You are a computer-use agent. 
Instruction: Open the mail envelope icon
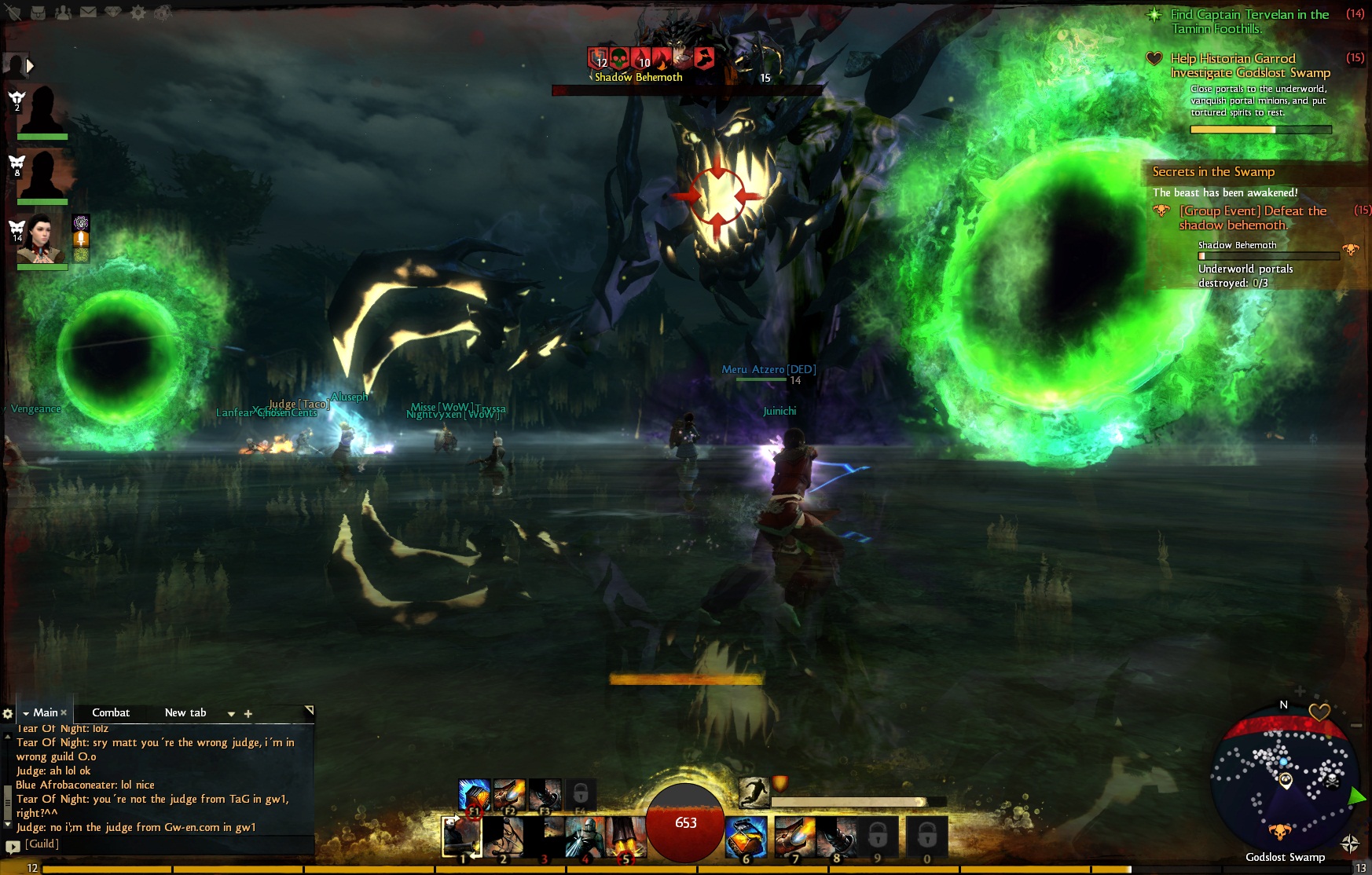click(x=88, y=12)
